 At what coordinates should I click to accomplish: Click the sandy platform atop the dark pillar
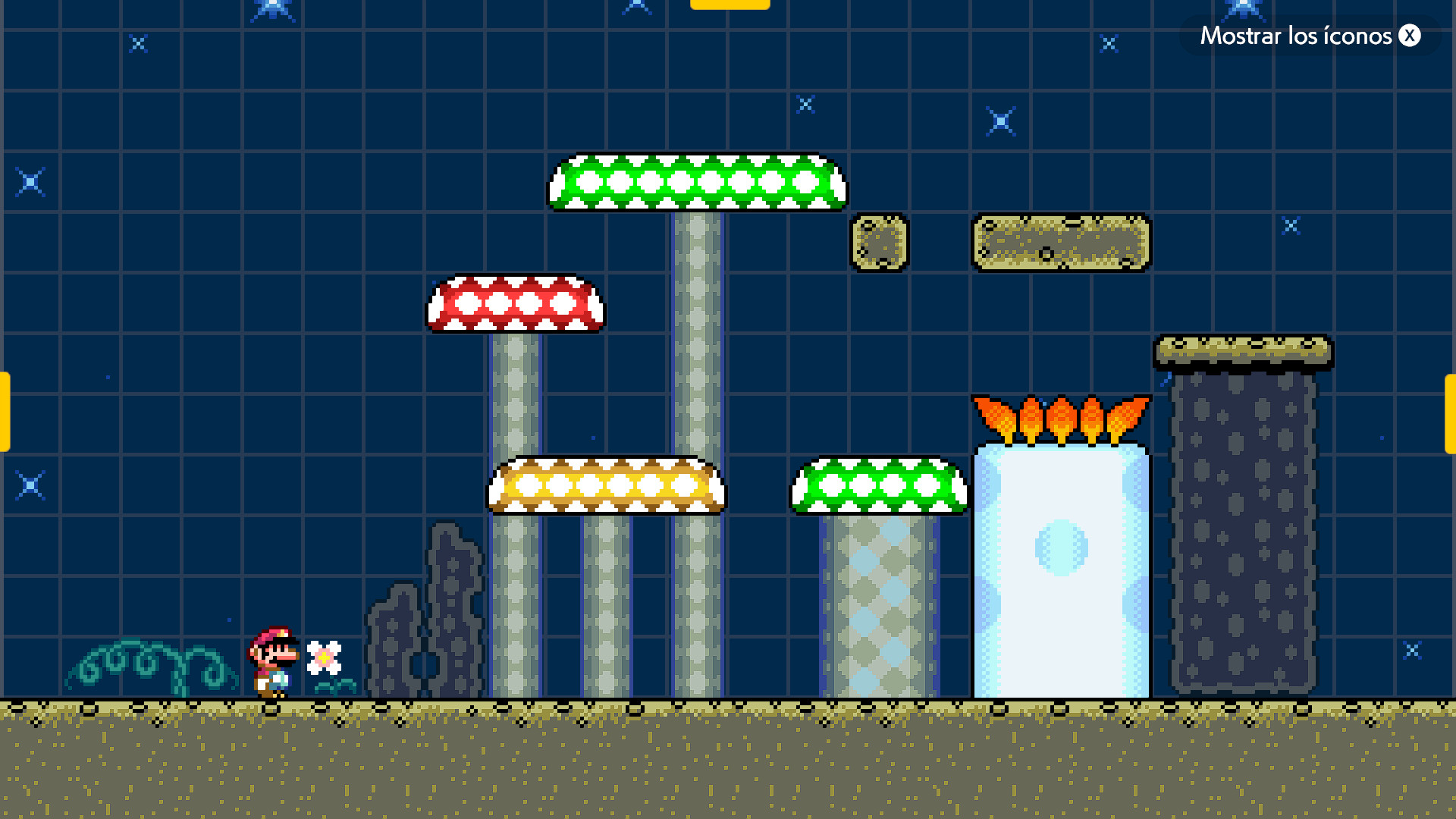point(1244,350)
